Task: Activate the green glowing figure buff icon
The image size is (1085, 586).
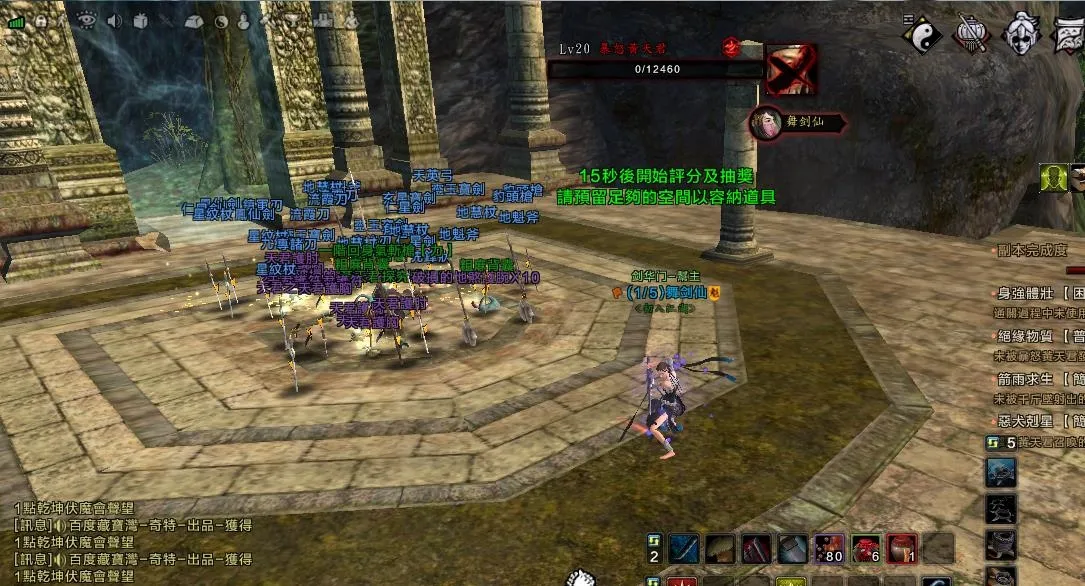Action: click(1053, 178)
